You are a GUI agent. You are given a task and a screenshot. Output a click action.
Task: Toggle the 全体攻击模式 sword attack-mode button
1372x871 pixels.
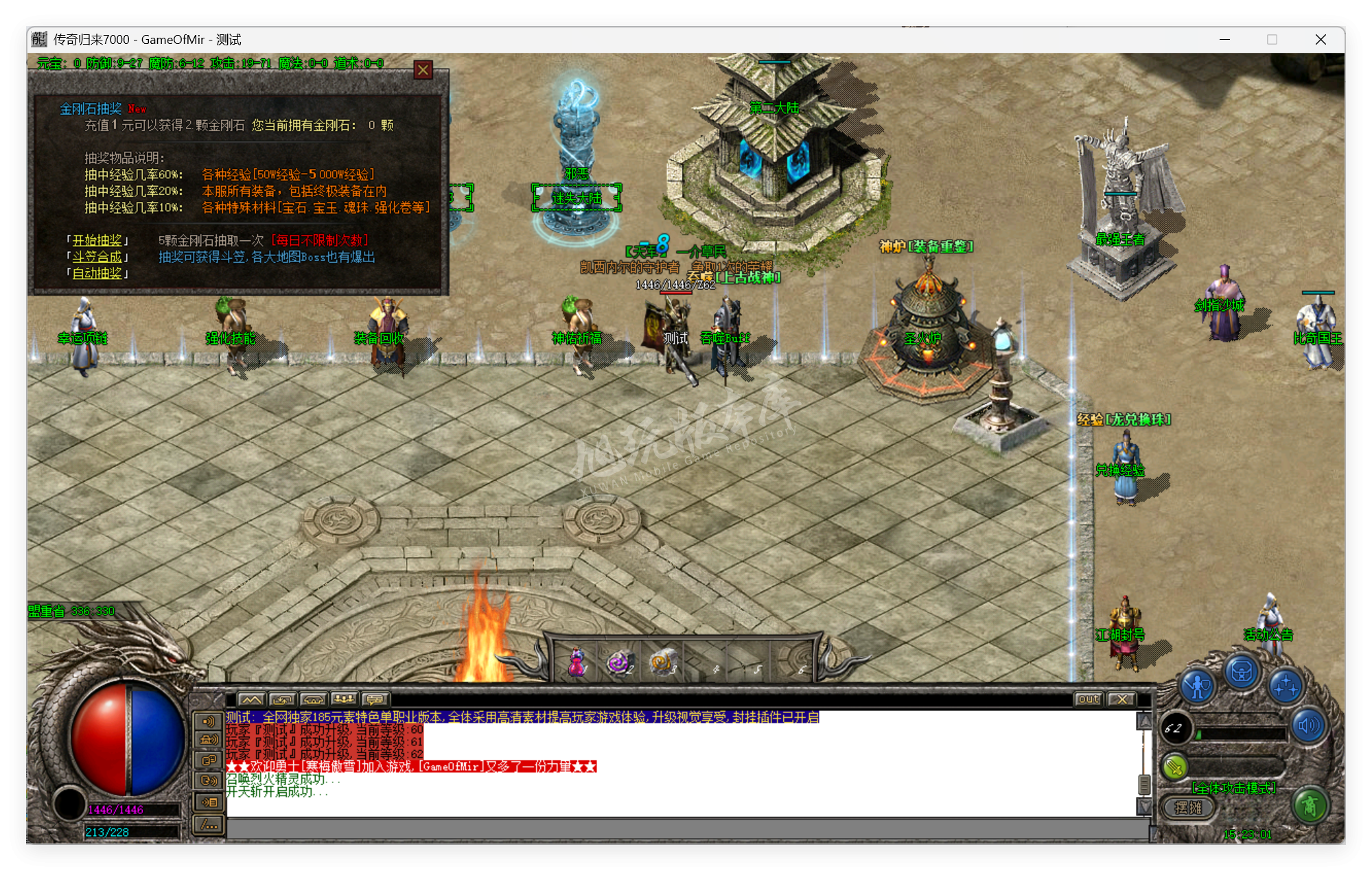1174,767
